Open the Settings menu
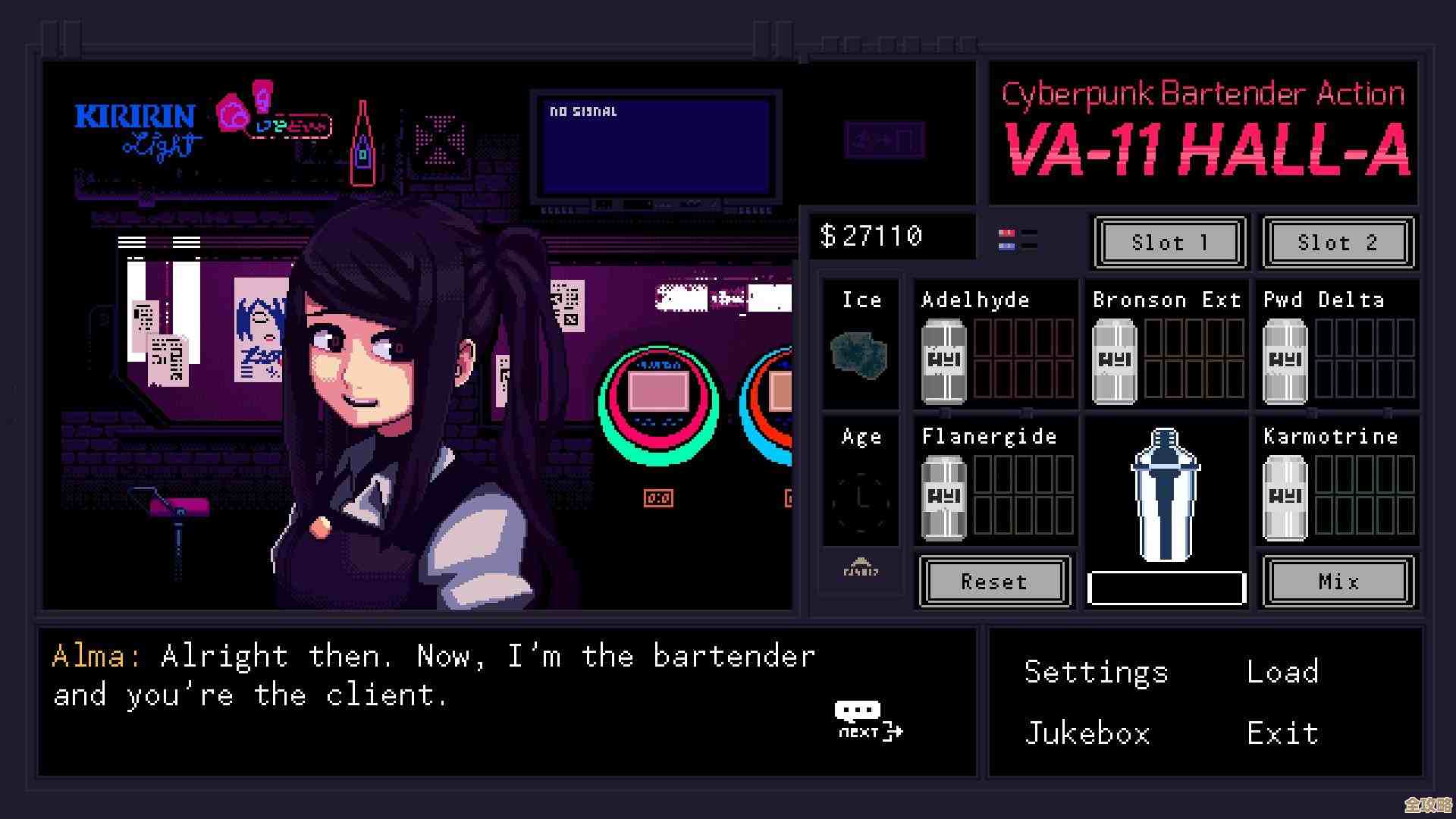 click(1096, 673)
